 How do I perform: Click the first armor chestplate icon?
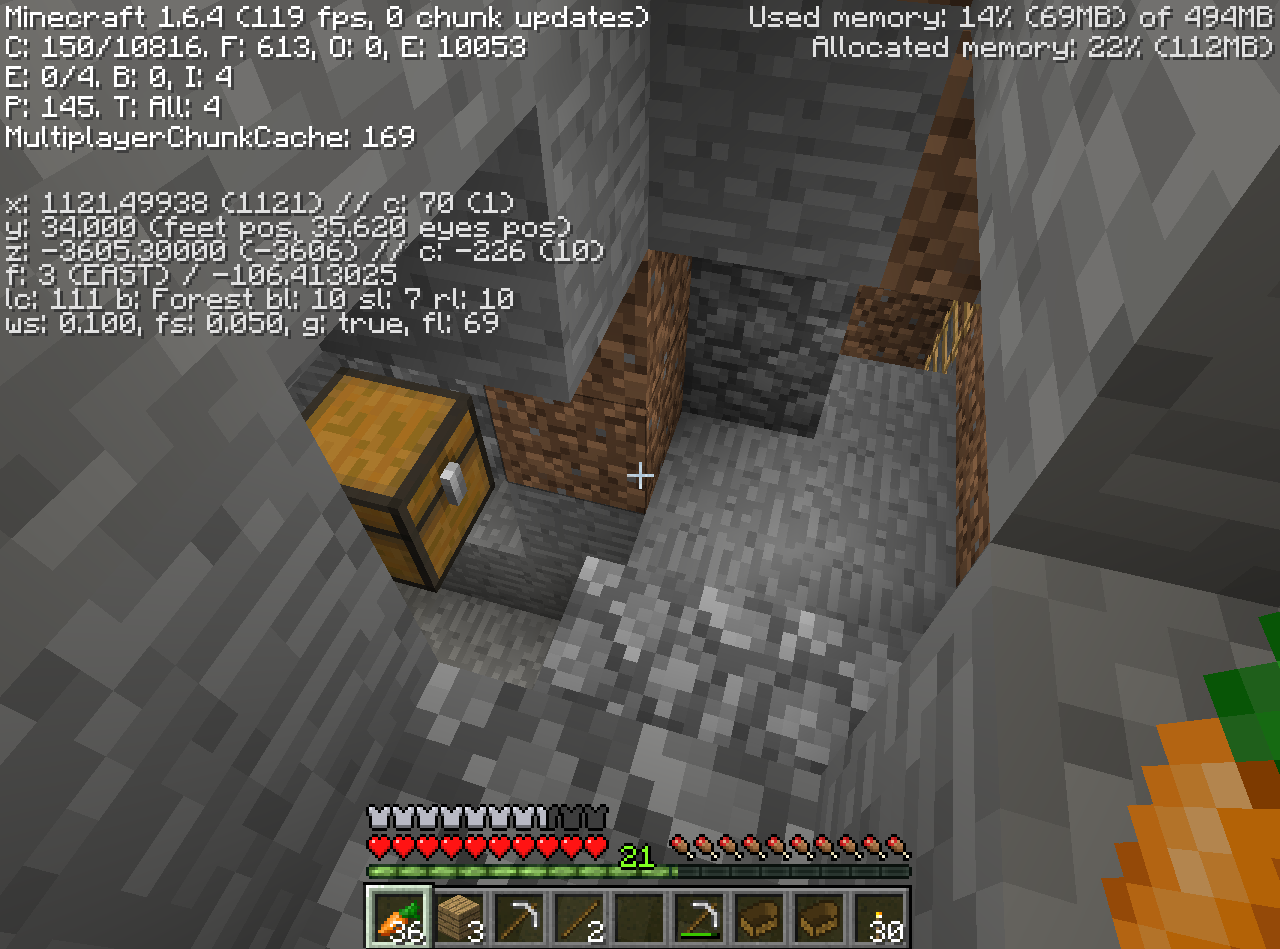click(377, 817)
